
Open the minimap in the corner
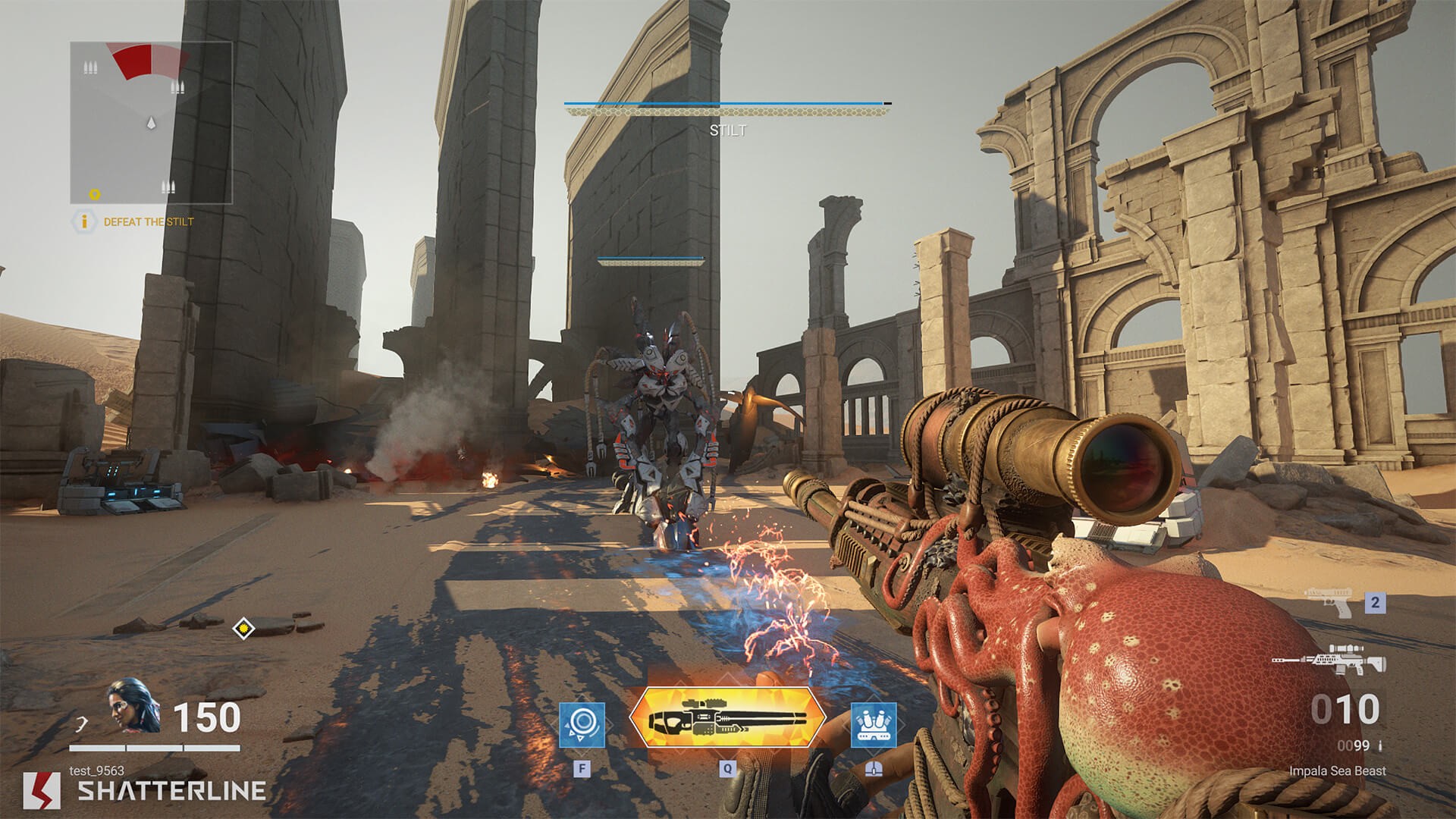pyautogui.click(x=151, y=123)
